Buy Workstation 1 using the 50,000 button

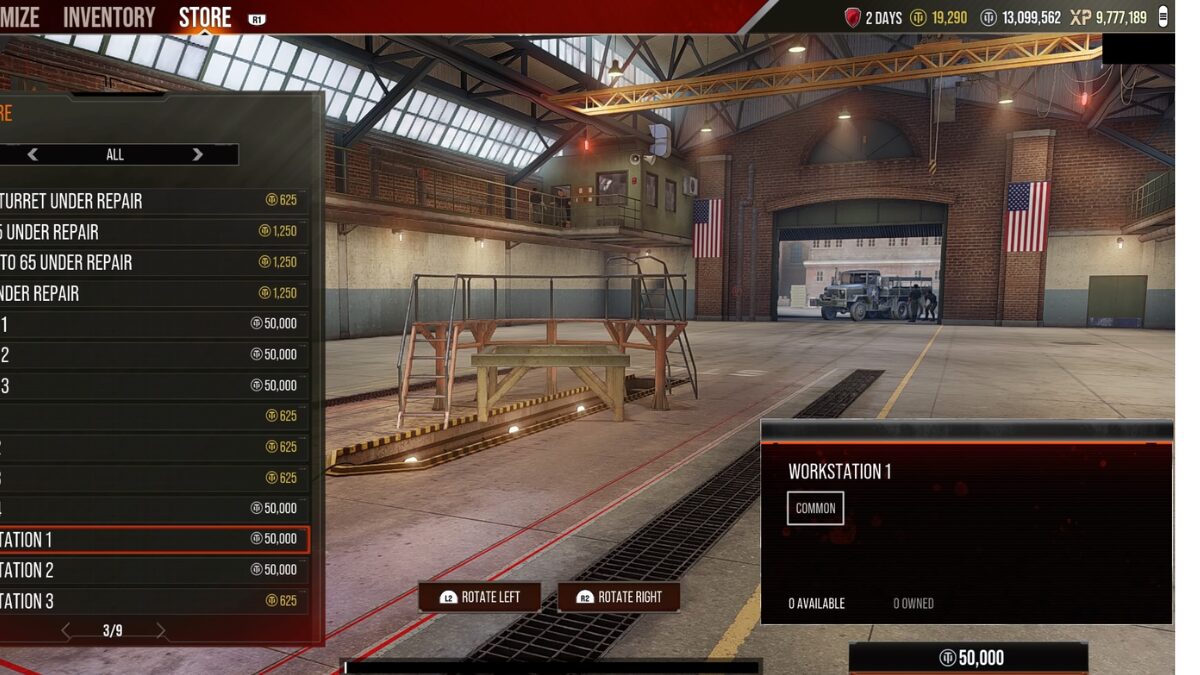pos(968,658)
